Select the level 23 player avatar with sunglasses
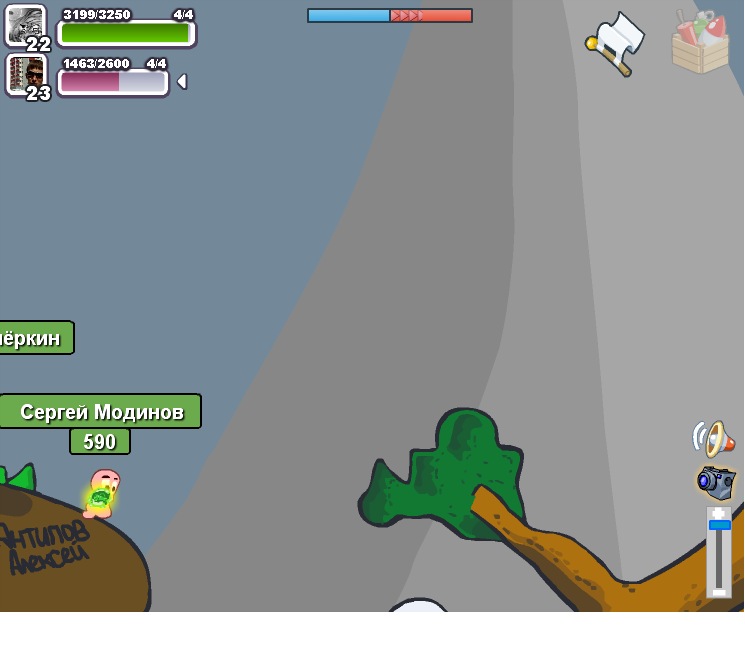Viewport: 745px width, 650px height. (26, 74)
